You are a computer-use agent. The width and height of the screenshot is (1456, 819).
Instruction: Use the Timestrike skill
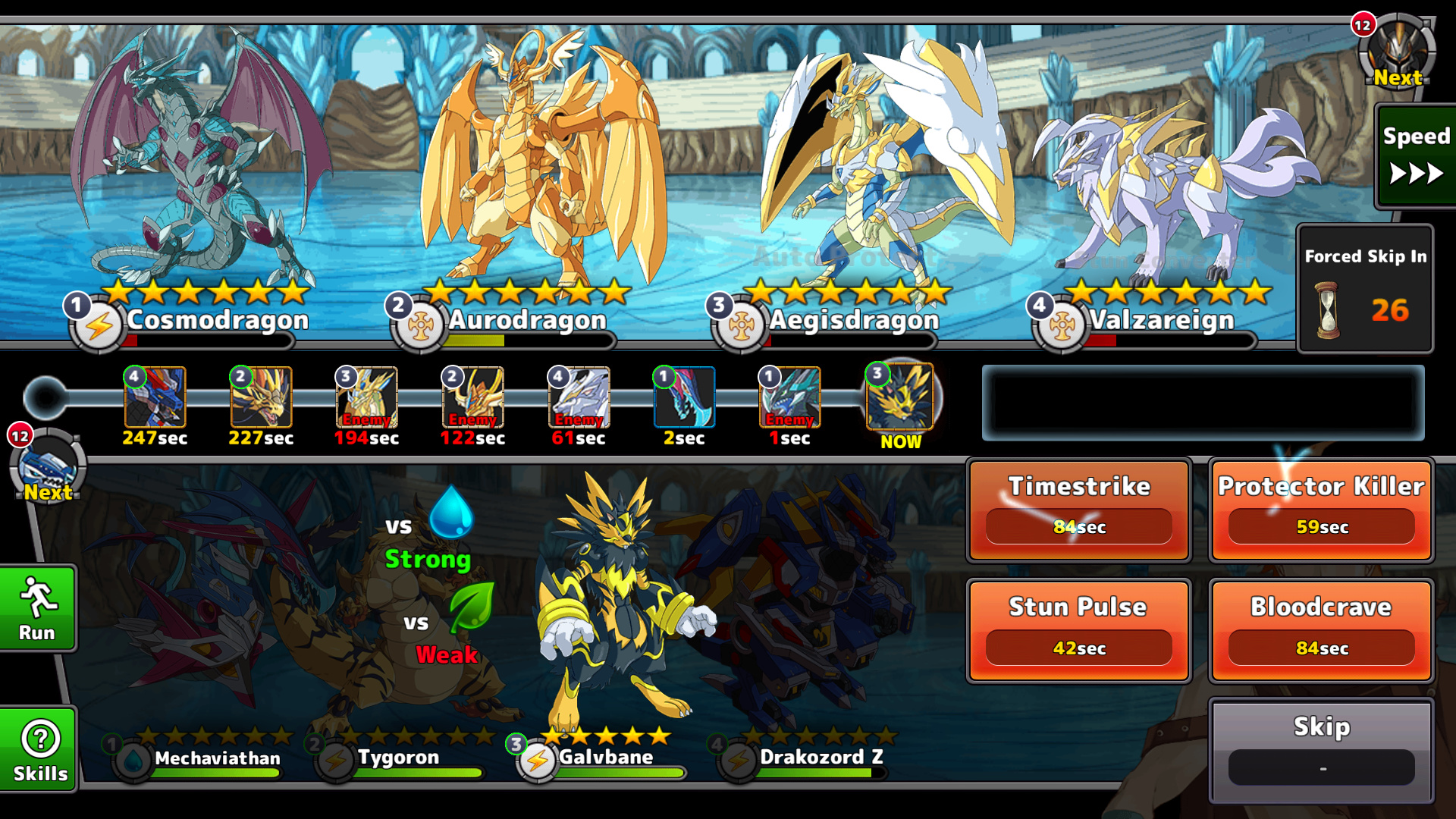[x=1078, y=510]
